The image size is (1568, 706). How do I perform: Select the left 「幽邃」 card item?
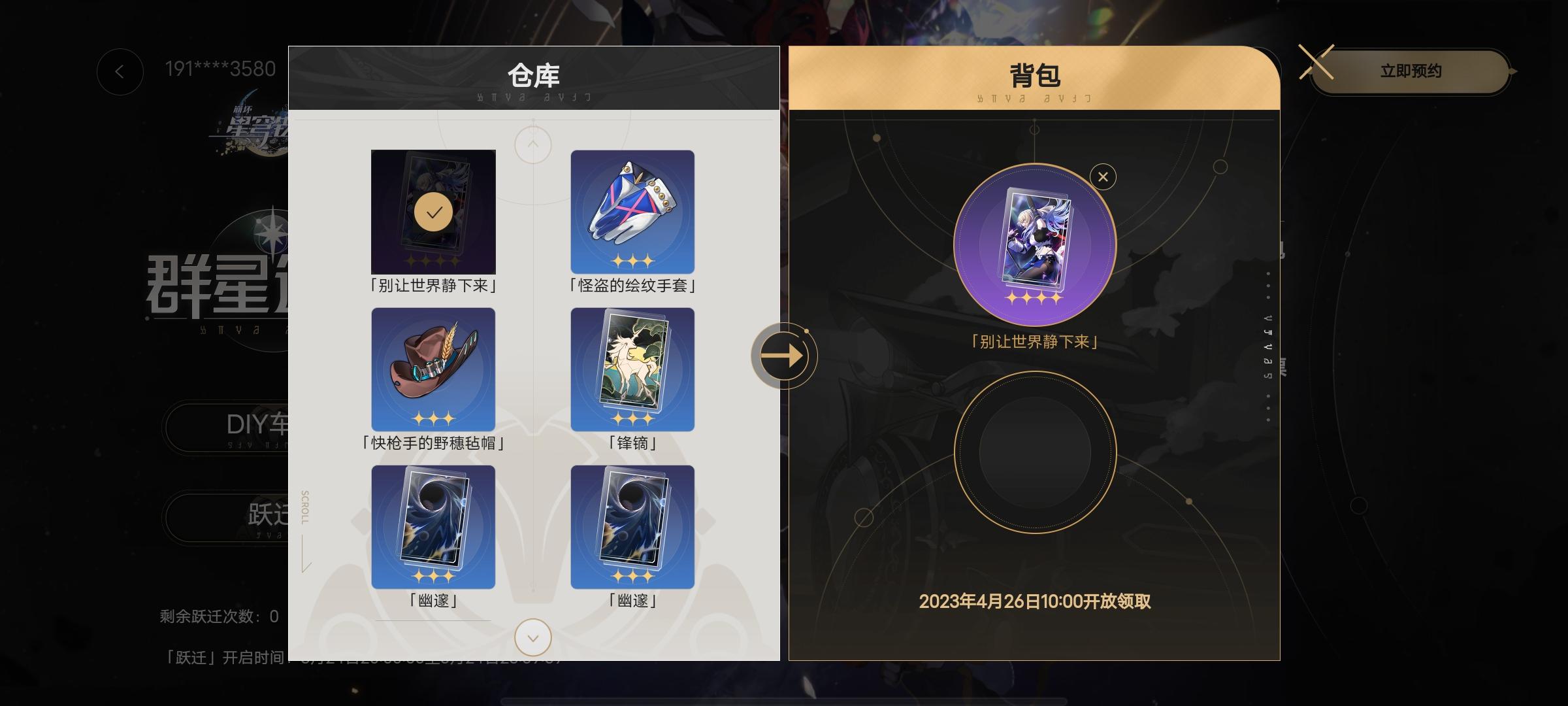click(x=433, y=526)
